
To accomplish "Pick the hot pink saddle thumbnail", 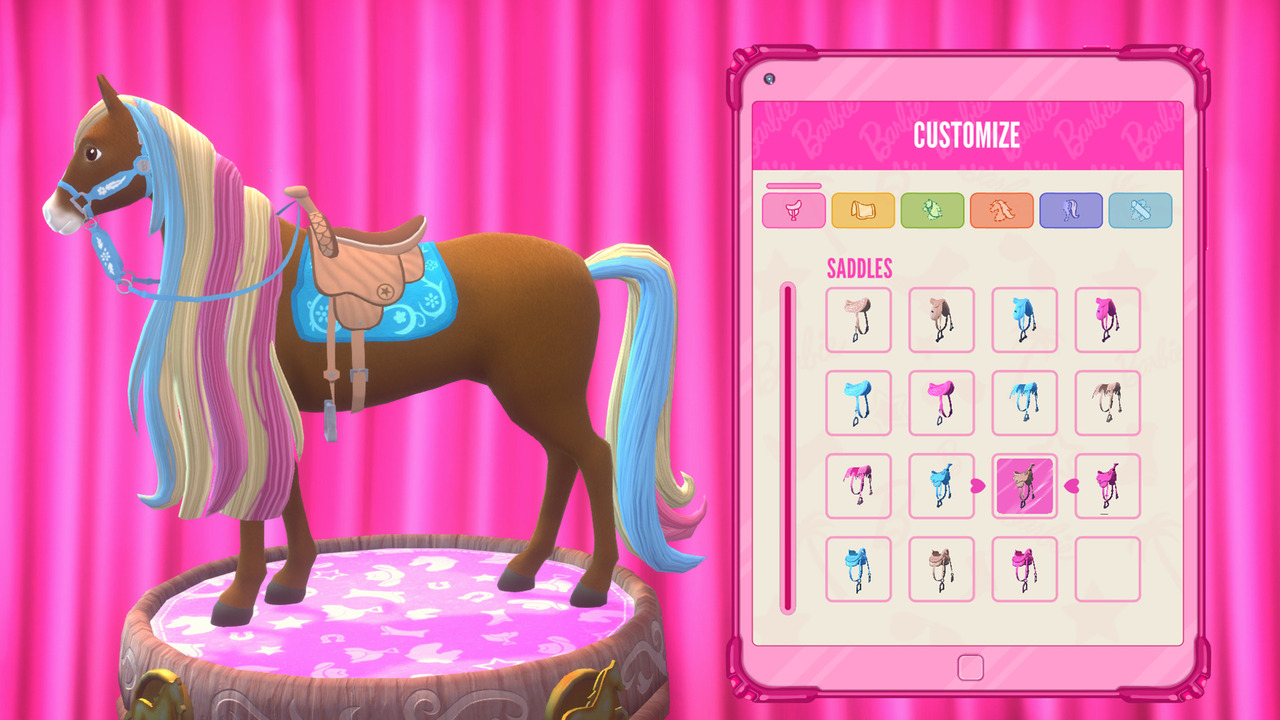I will pos(1107,320).
